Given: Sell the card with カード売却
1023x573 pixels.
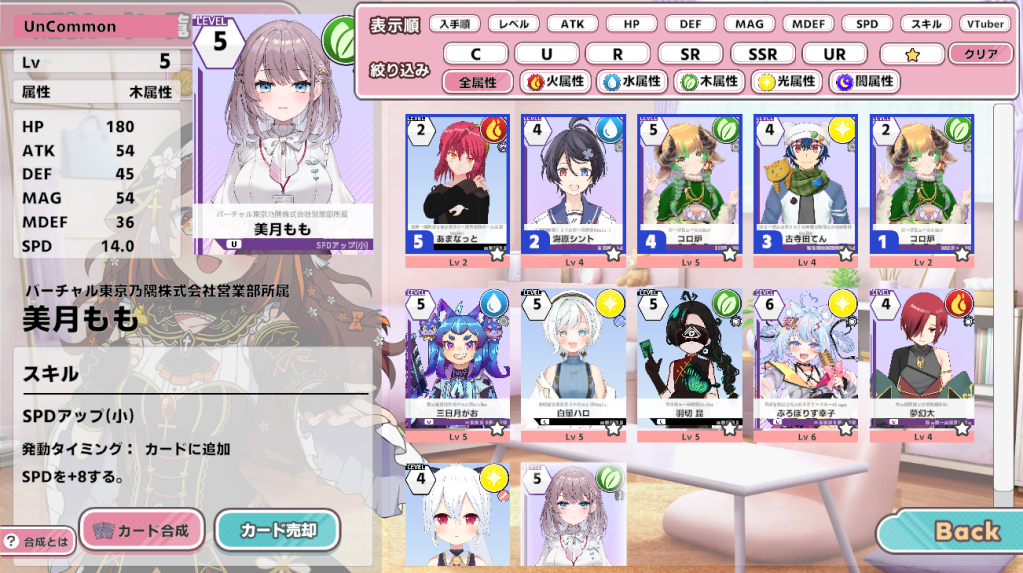Looking at the screenshot, I should (x=276, y=530).
